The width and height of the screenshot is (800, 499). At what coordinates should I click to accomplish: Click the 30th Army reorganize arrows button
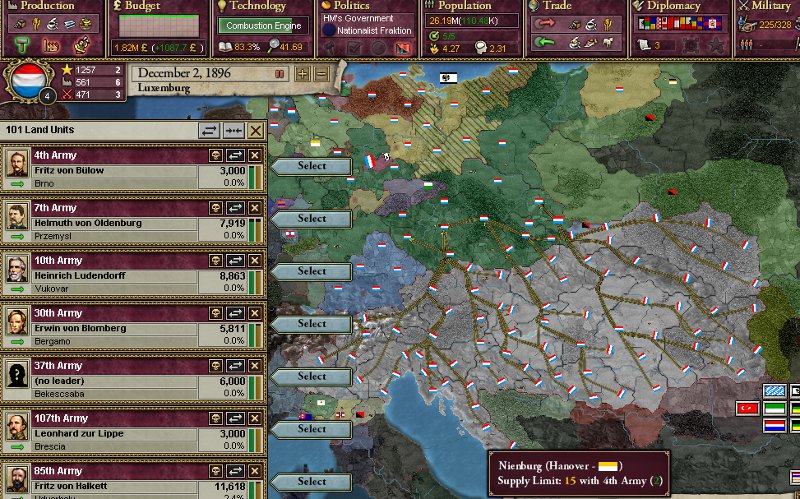tap(235, 314)
